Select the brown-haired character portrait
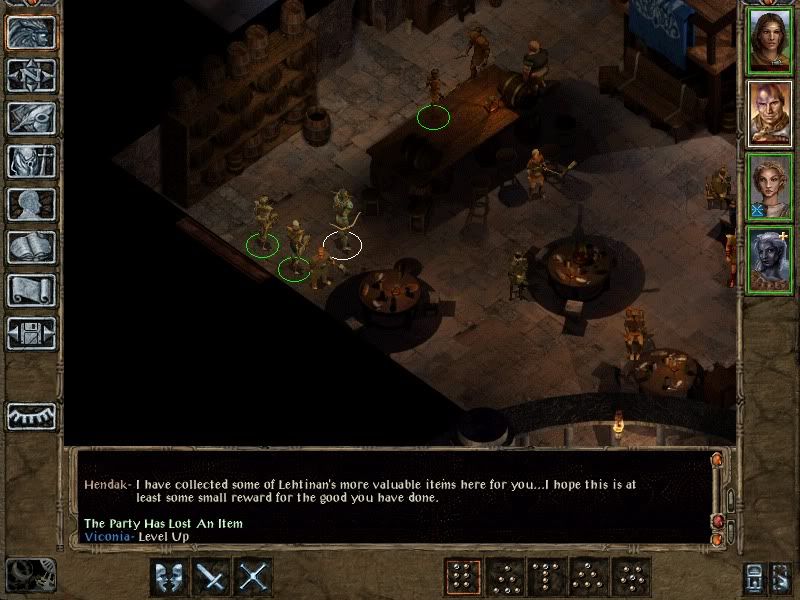This screenshot has width=800, height=600. [x=770, y=41]
